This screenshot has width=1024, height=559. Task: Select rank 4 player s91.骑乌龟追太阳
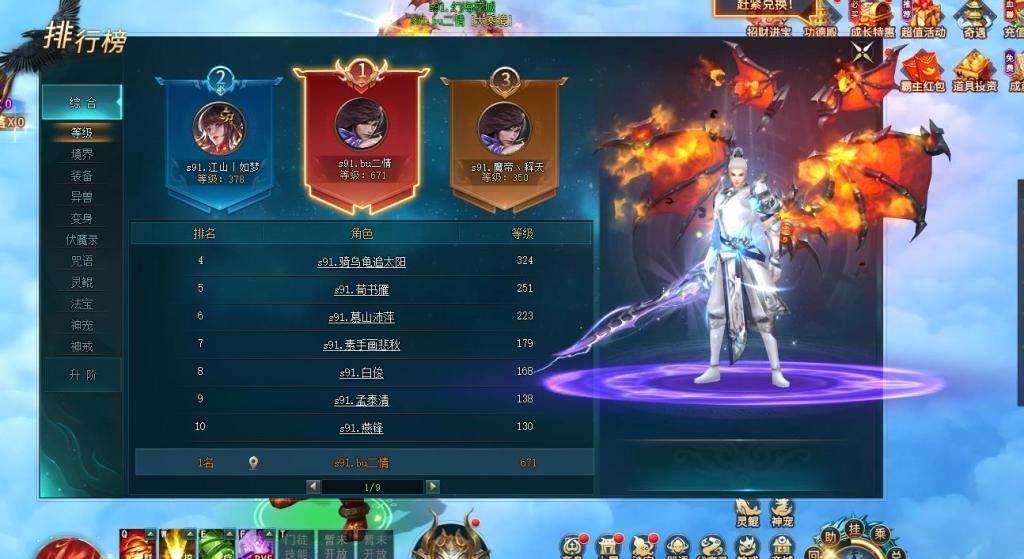(x=362, y=262)
